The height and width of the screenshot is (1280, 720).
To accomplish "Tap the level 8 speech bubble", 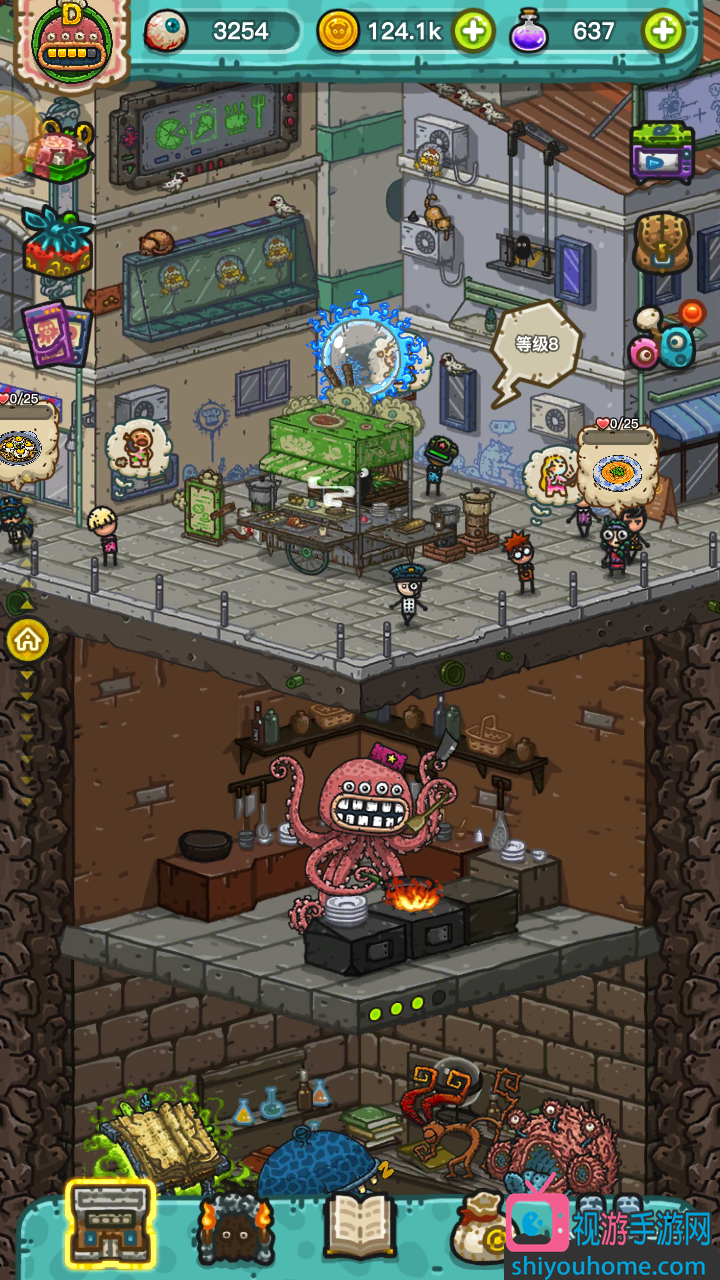I will tap(535, 345).
